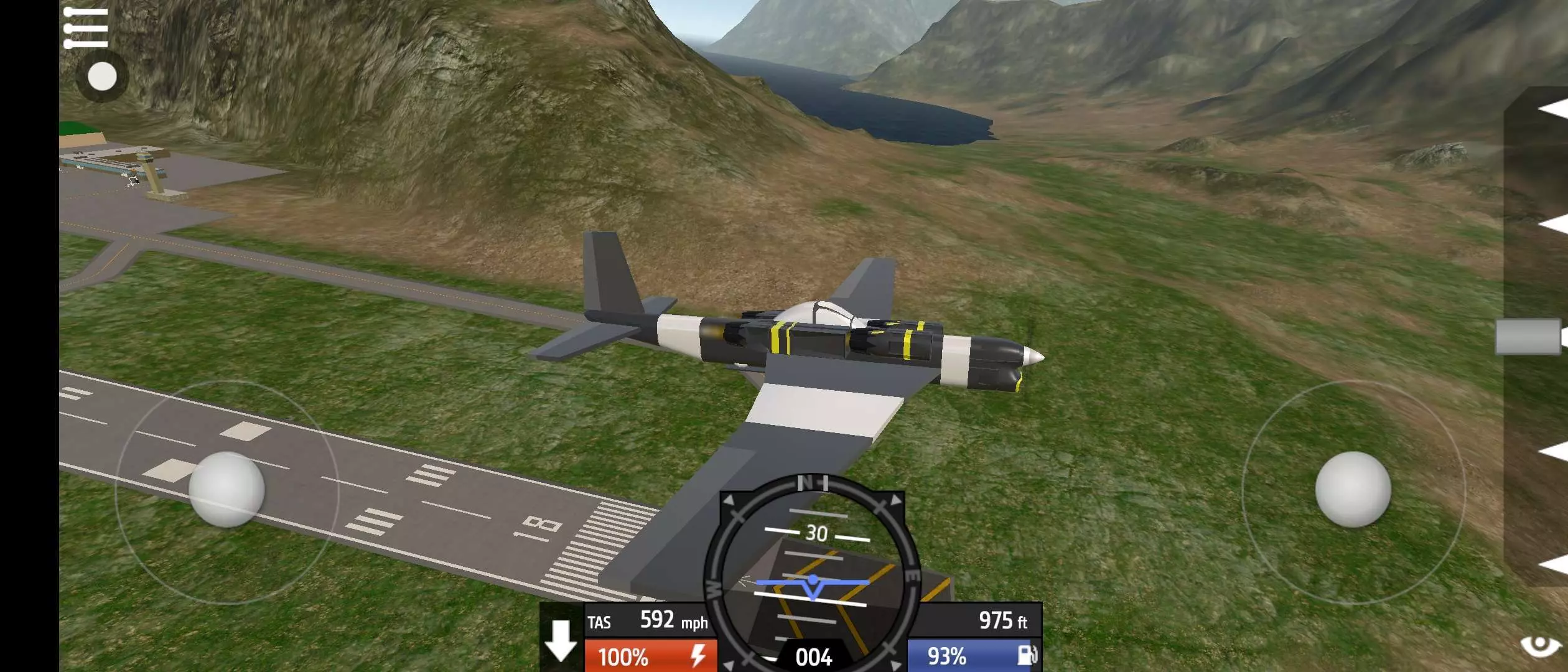Click the gray slider handle on the right edge
1568x672 pixels.
[x=1529, y=337]
